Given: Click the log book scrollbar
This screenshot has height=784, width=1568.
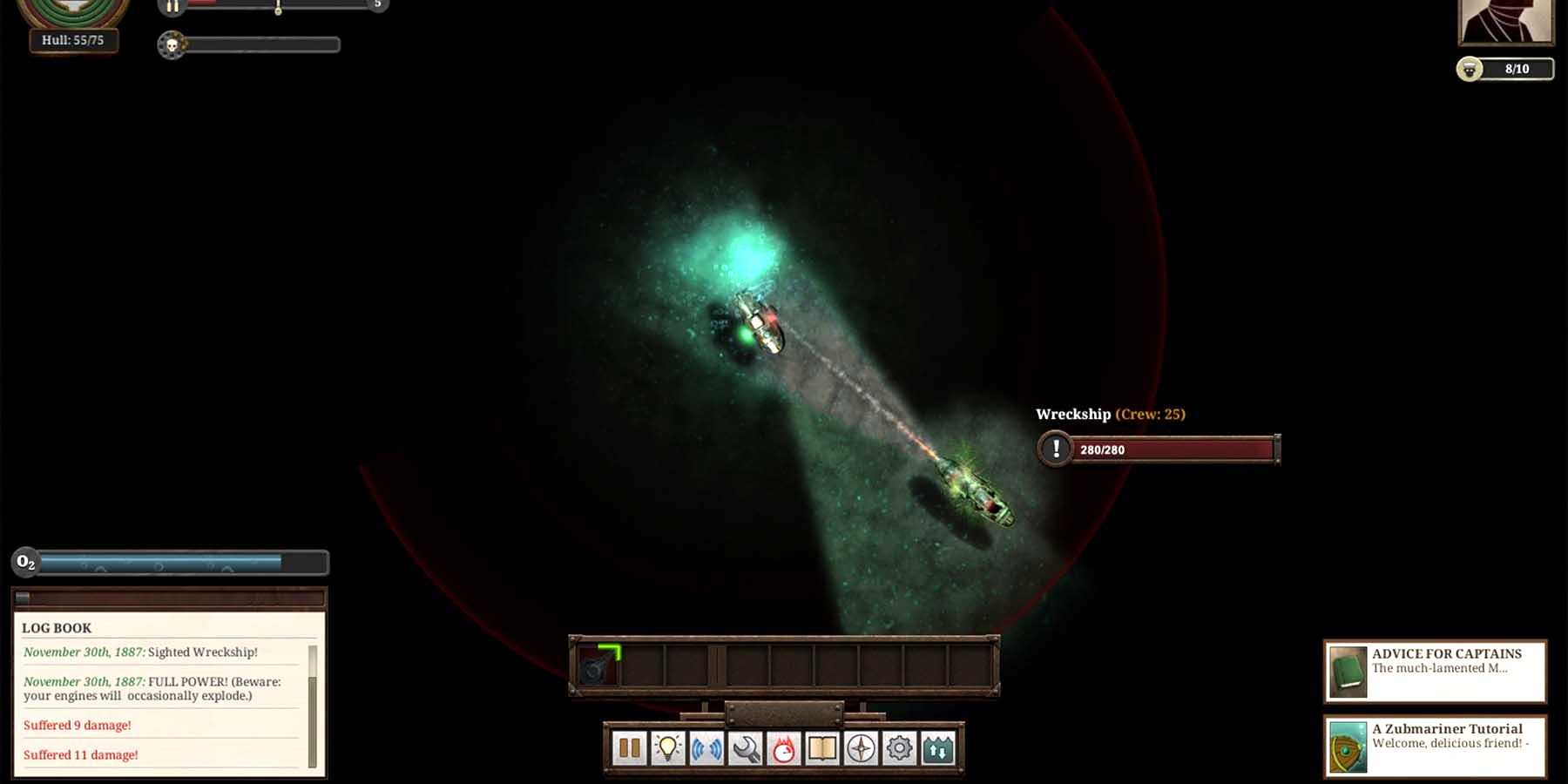Looking at the screenshot, I should click(313, 706).
